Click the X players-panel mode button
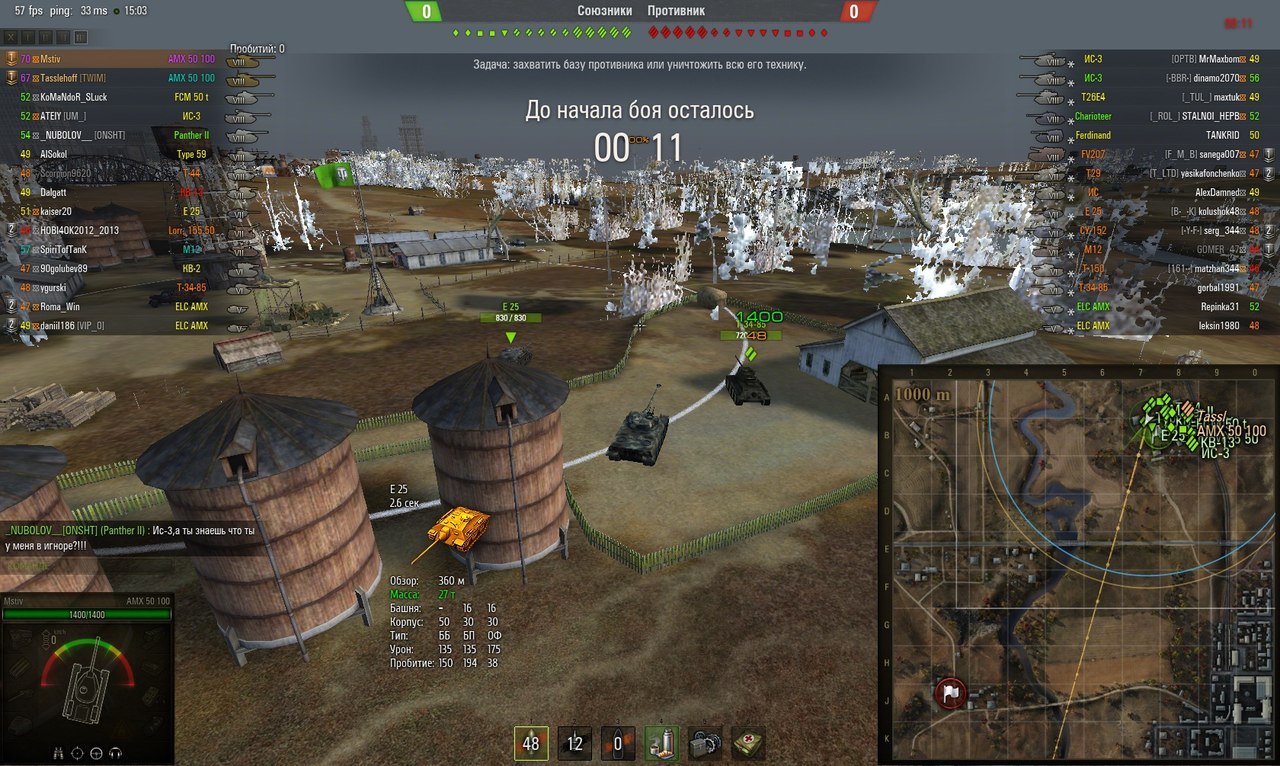 click(13, 37)
